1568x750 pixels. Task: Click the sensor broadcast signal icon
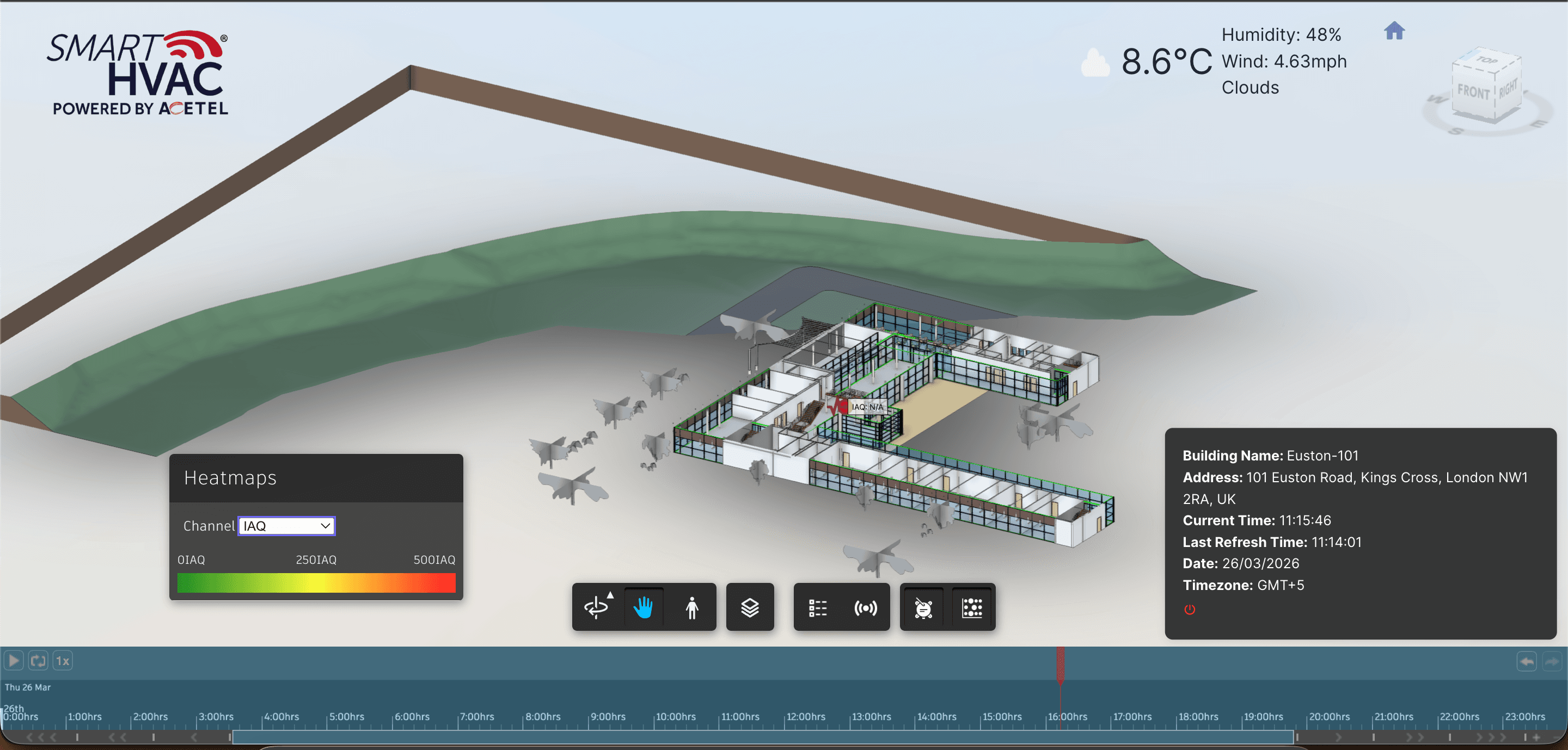(865, 606)
